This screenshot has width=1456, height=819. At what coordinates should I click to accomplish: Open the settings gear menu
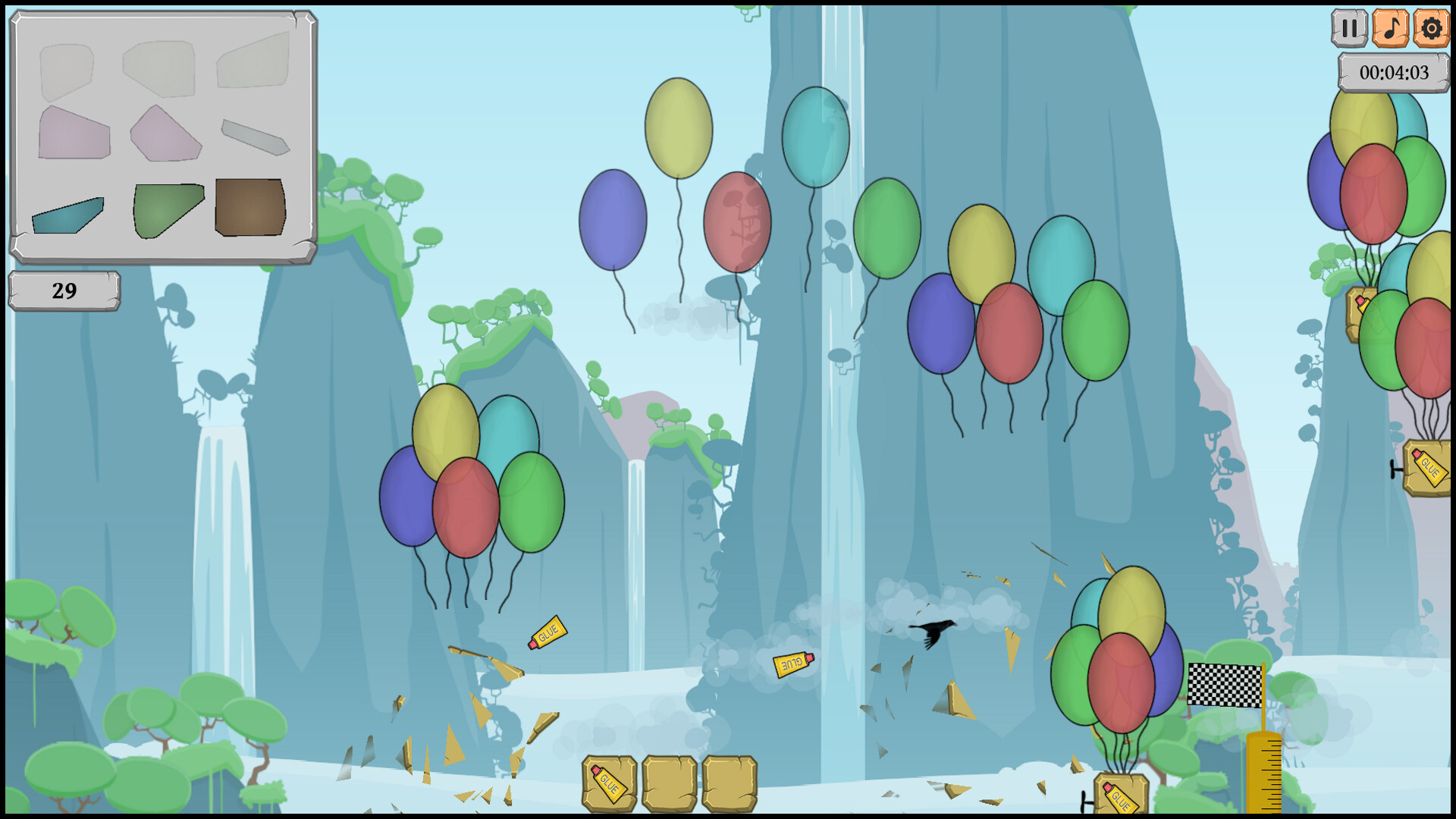coord(1432,30)
